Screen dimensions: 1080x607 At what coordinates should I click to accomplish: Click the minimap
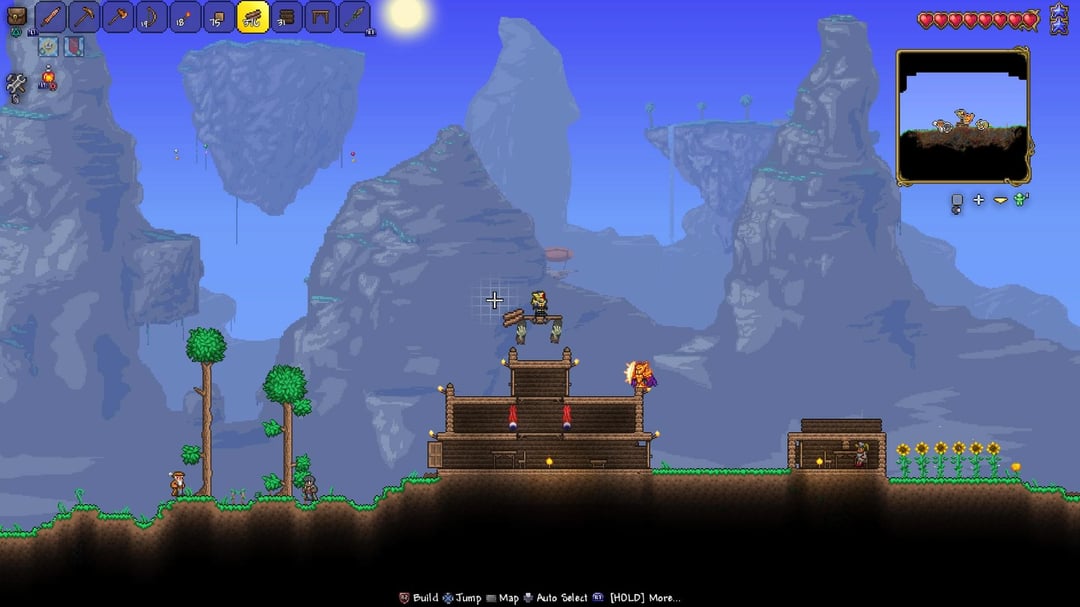pyautogui.click(x=962, y=116)
